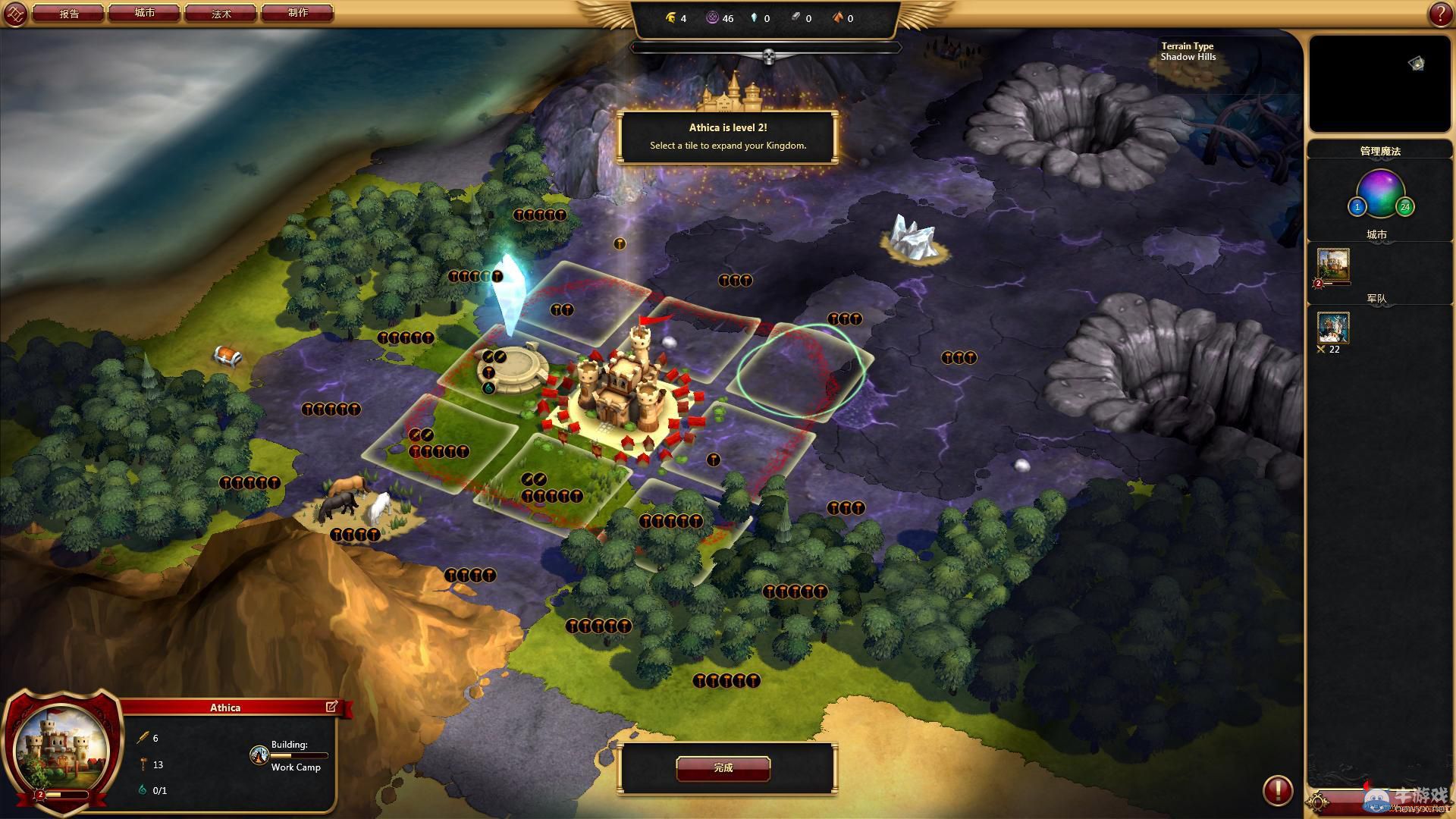
Task: Select the army portrait under 军队
Action: click(x=1333, y=328)
